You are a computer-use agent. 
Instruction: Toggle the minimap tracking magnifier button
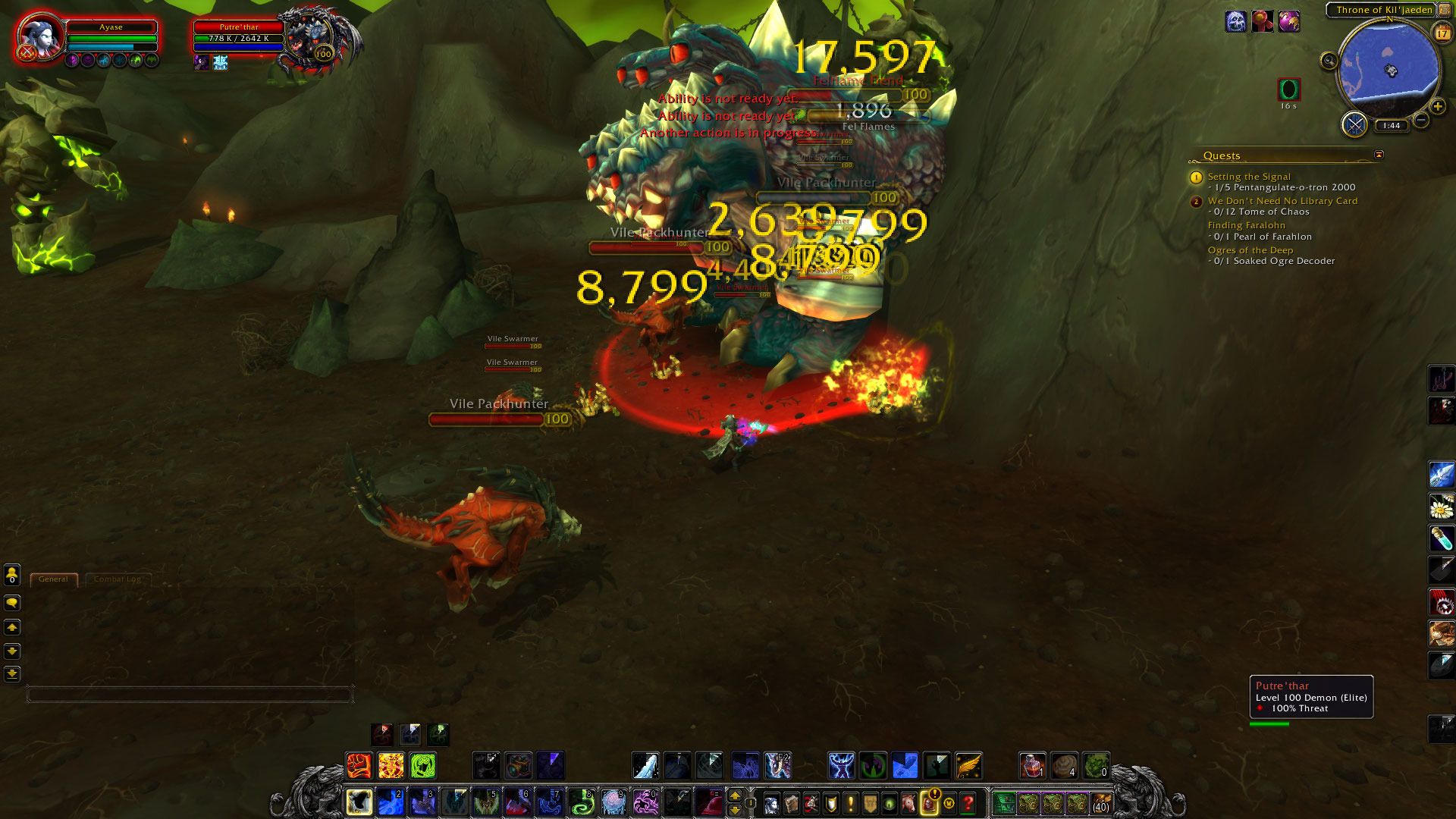point(1329,61)
